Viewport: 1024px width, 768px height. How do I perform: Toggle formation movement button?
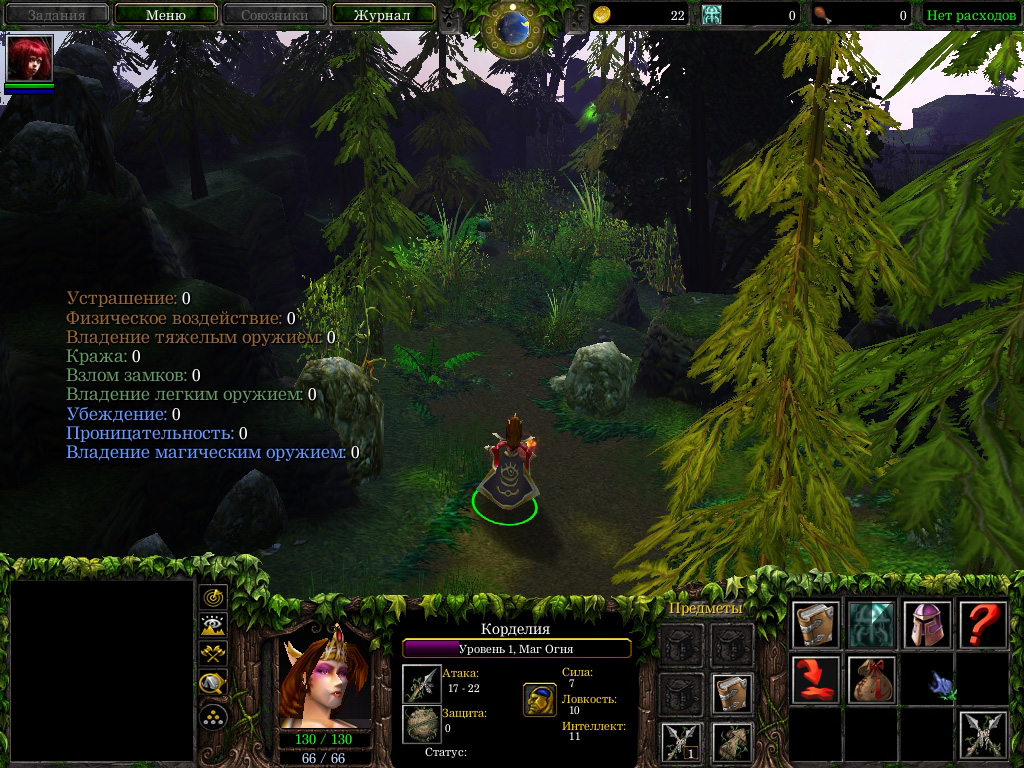coord(213,717)
